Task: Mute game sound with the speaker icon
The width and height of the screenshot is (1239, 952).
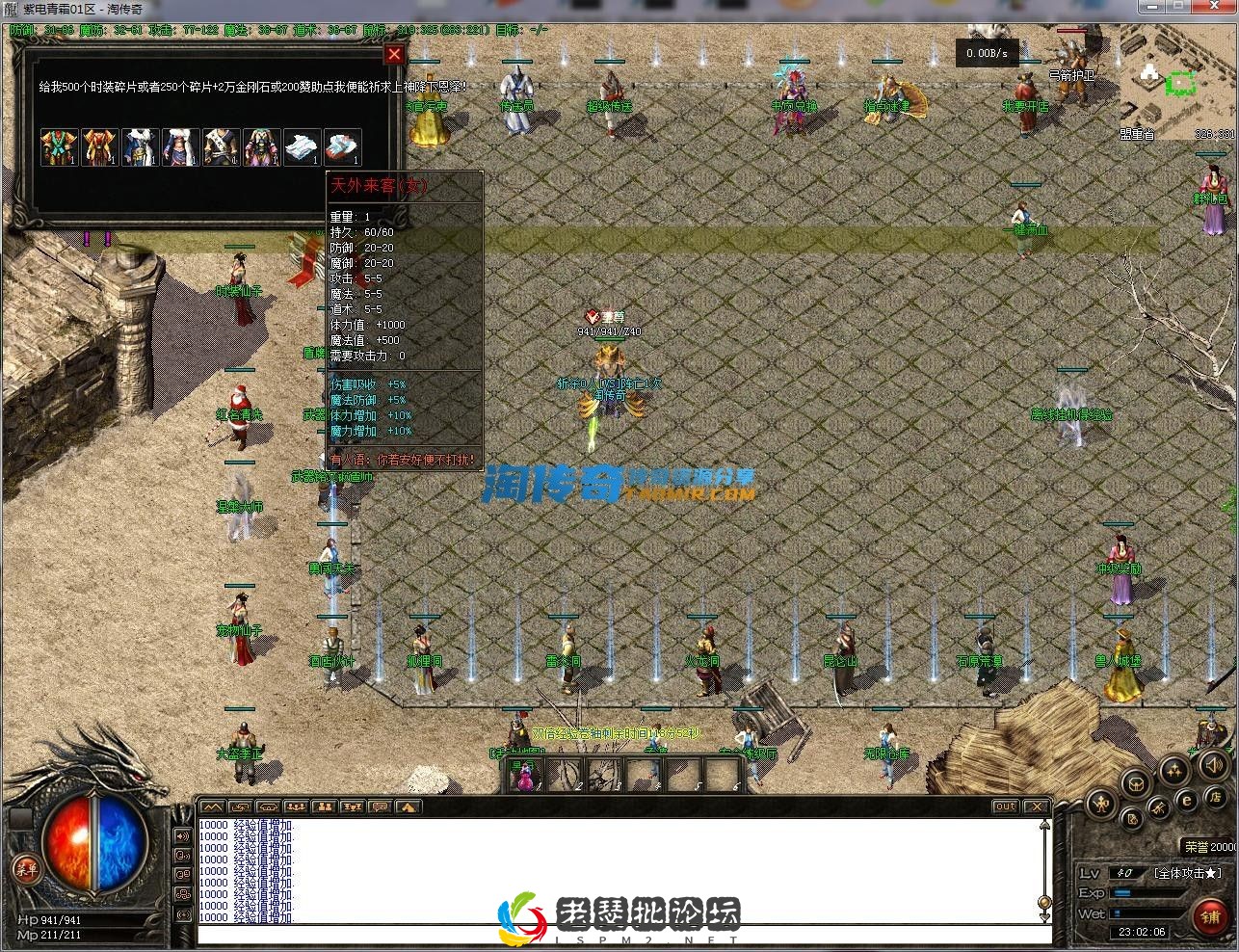Action: click(x=1213, y=766)
